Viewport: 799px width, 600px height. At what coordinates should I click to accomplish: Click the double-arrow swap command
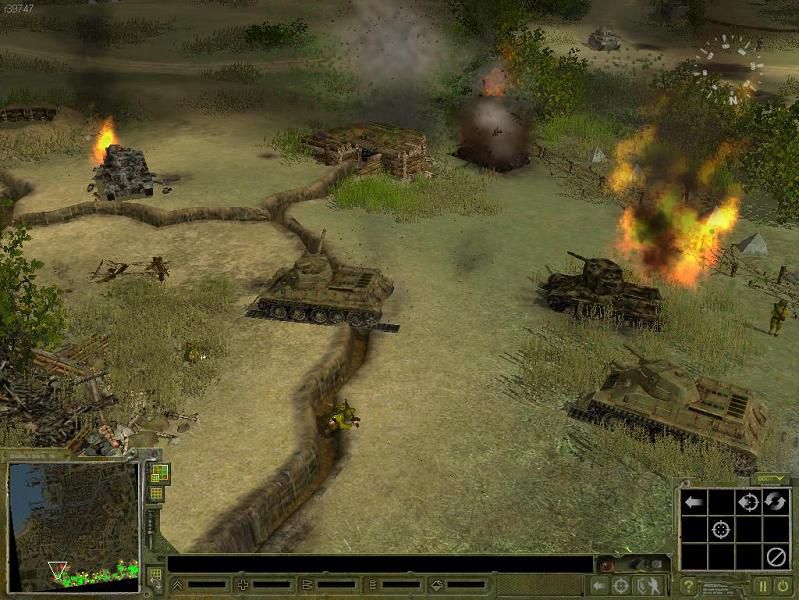click(775, 502)
